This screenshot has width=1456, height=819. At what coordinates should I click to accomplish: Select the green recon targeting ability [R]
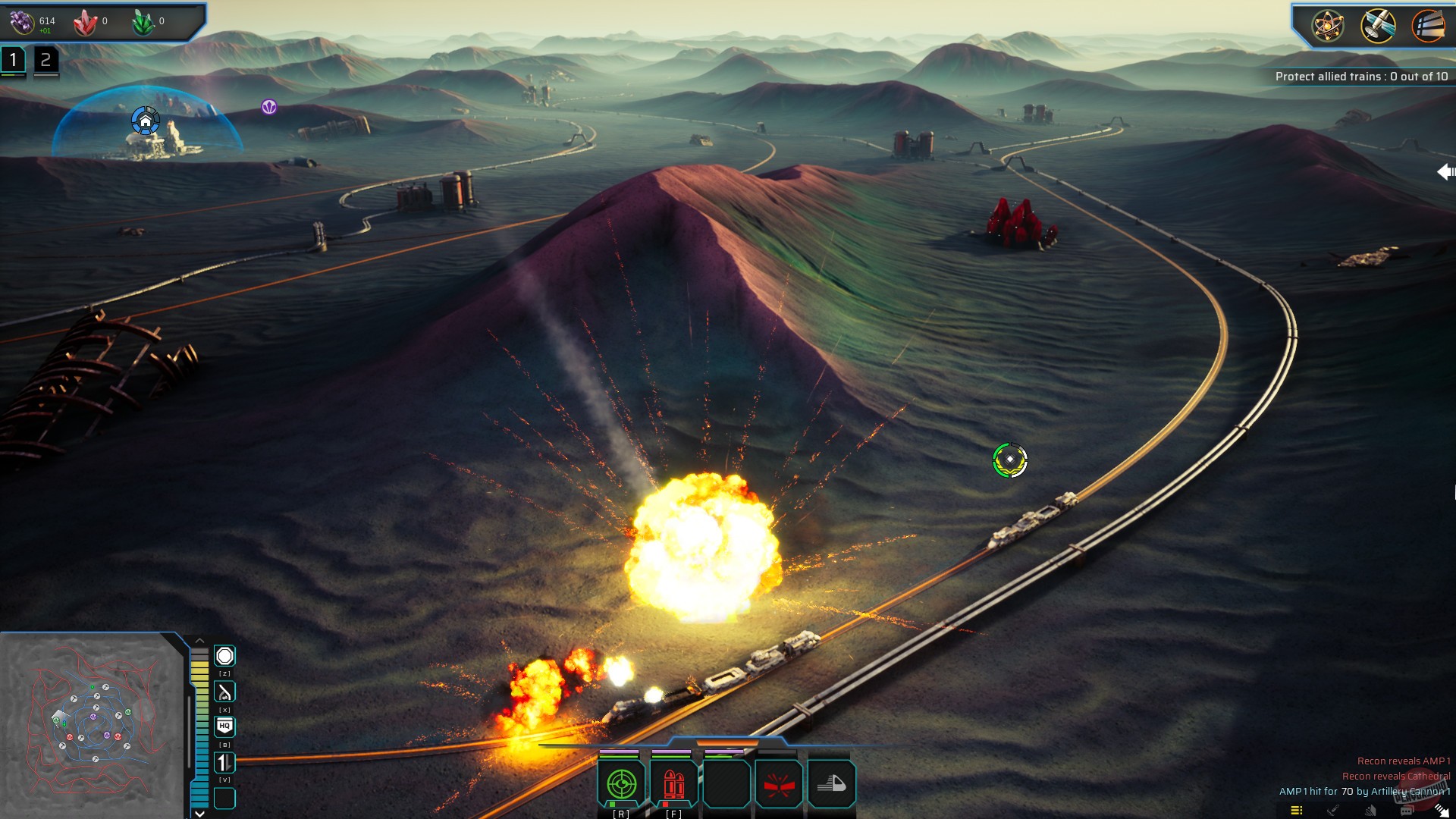[x=622, y=783]
